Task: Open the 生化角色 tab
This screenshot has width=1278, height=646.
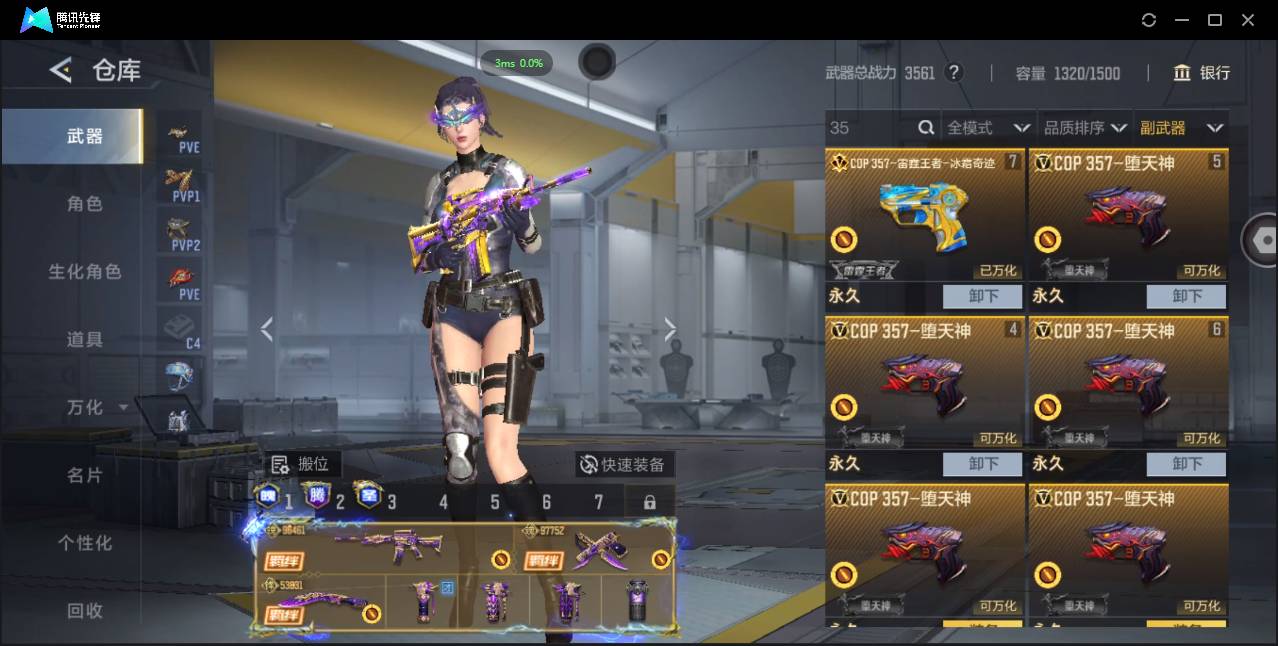Action: click(85, 272)
